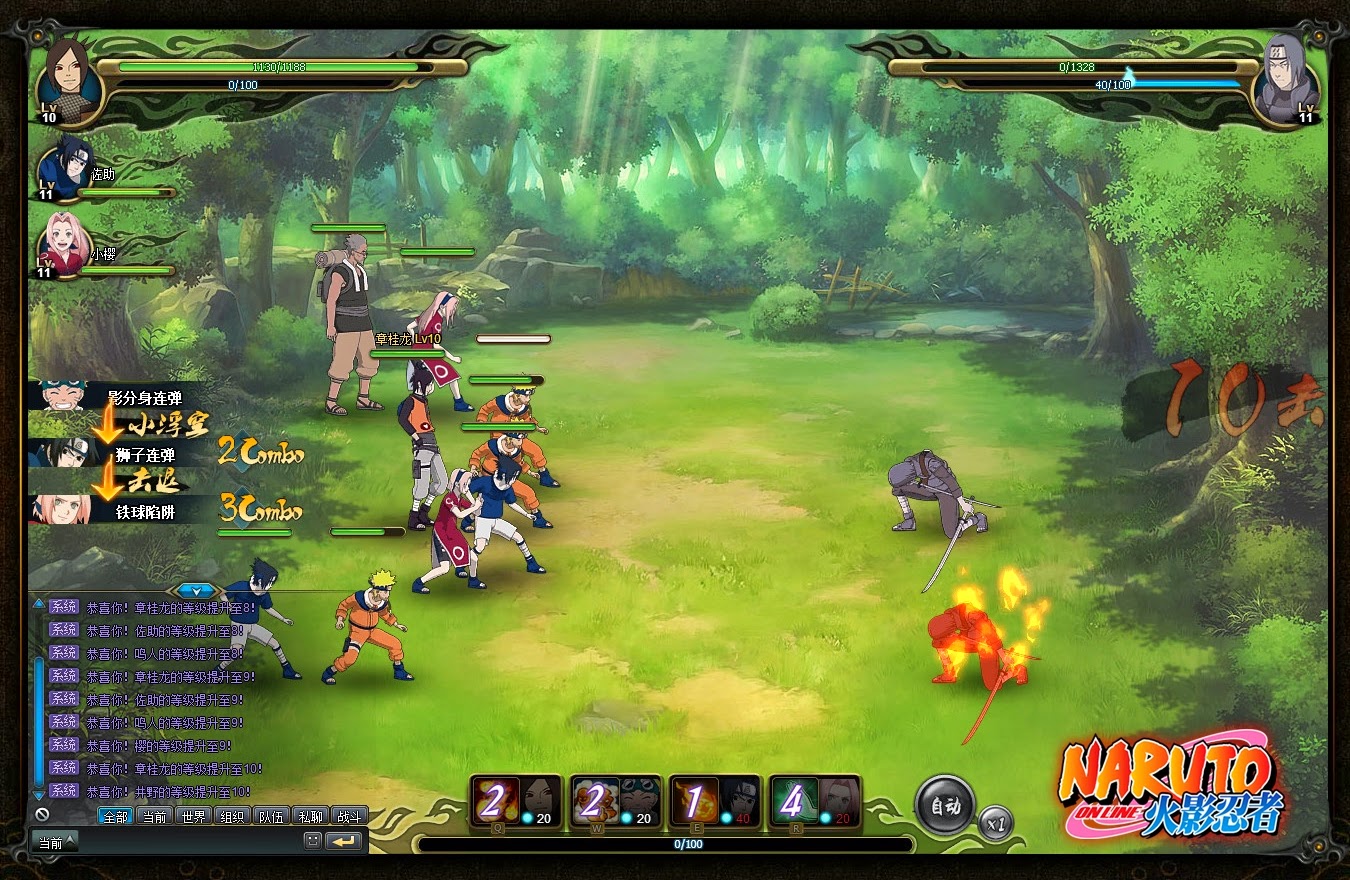Collapse the chat panel with blue arrow

198,591
